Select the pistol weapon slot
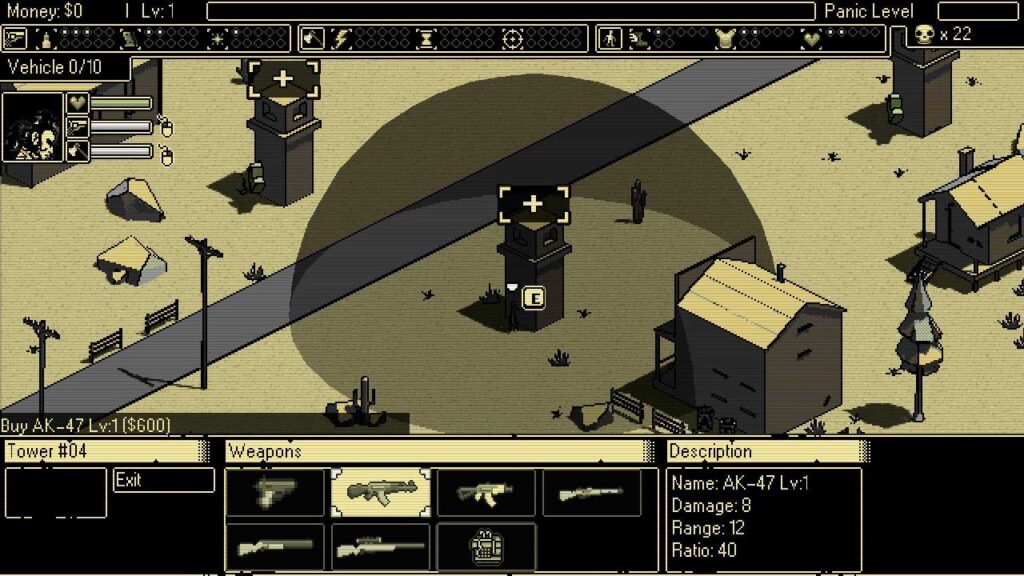Screen dimensions: 1024x576 pyautogui.click(x=275, y=493)
